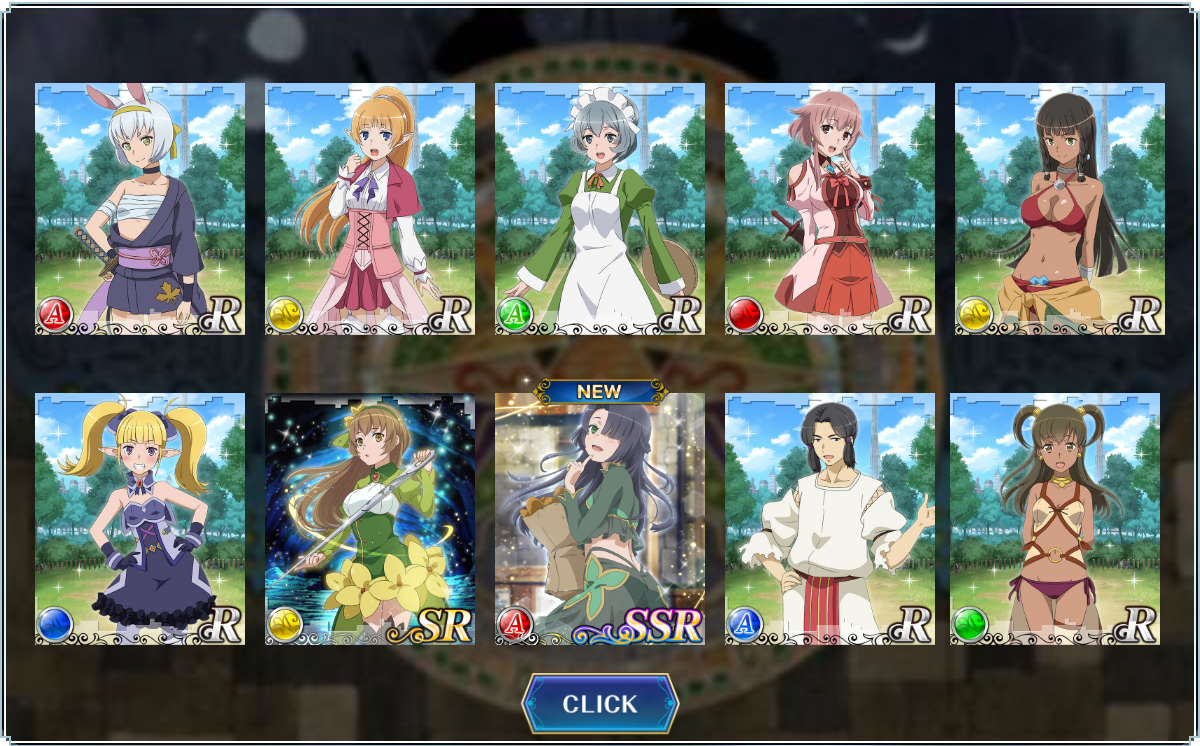The height and width of the screenshot is (746, 1200).
Task: Pick the pink-haired girl in red dress card
Action: click(x=830, y=209)
